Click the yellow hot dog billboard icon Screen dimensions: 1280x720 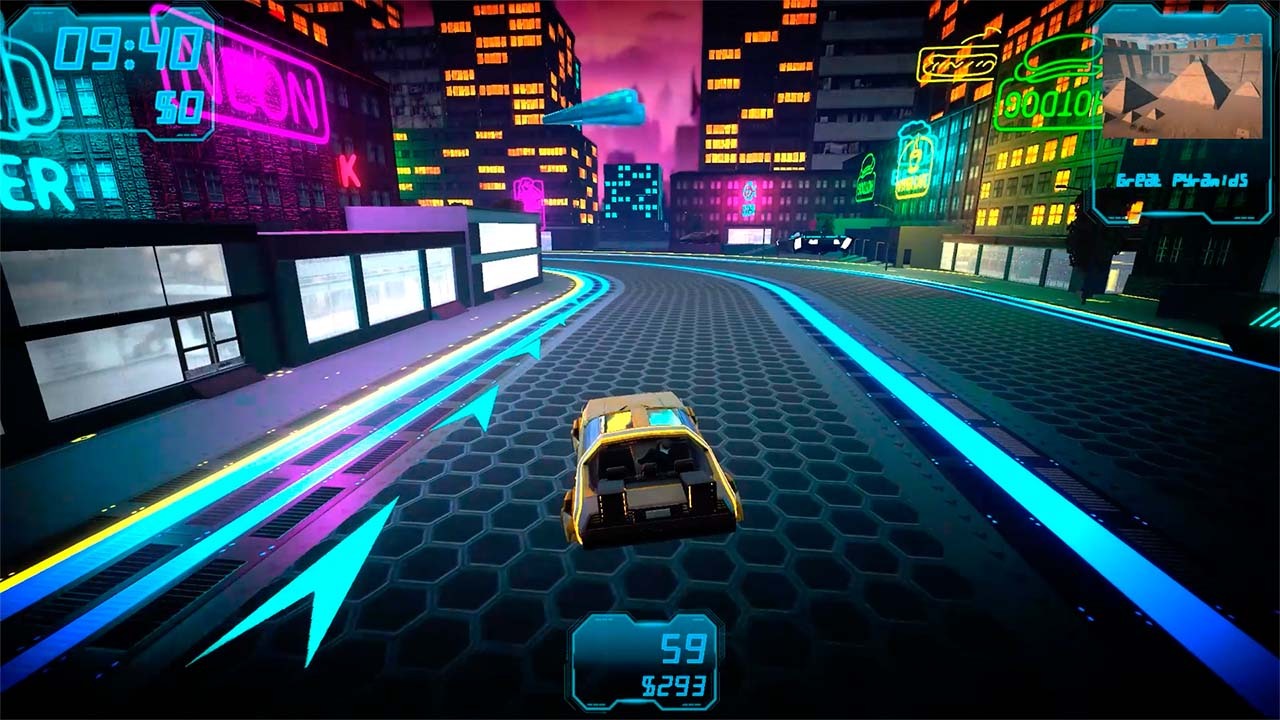click(957, 62)
